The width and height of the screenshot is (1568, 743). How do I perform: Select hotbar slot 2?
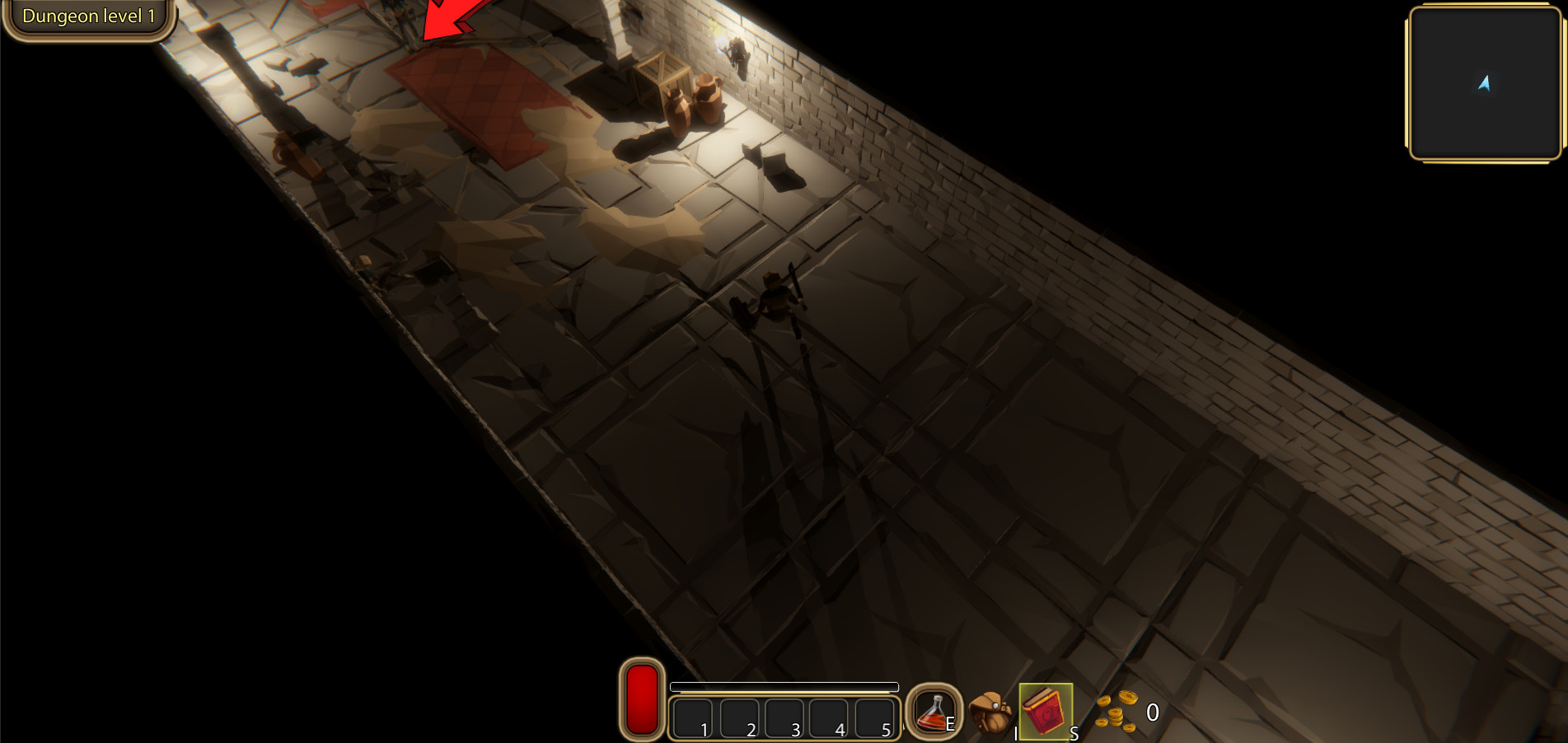pos(742,717)
